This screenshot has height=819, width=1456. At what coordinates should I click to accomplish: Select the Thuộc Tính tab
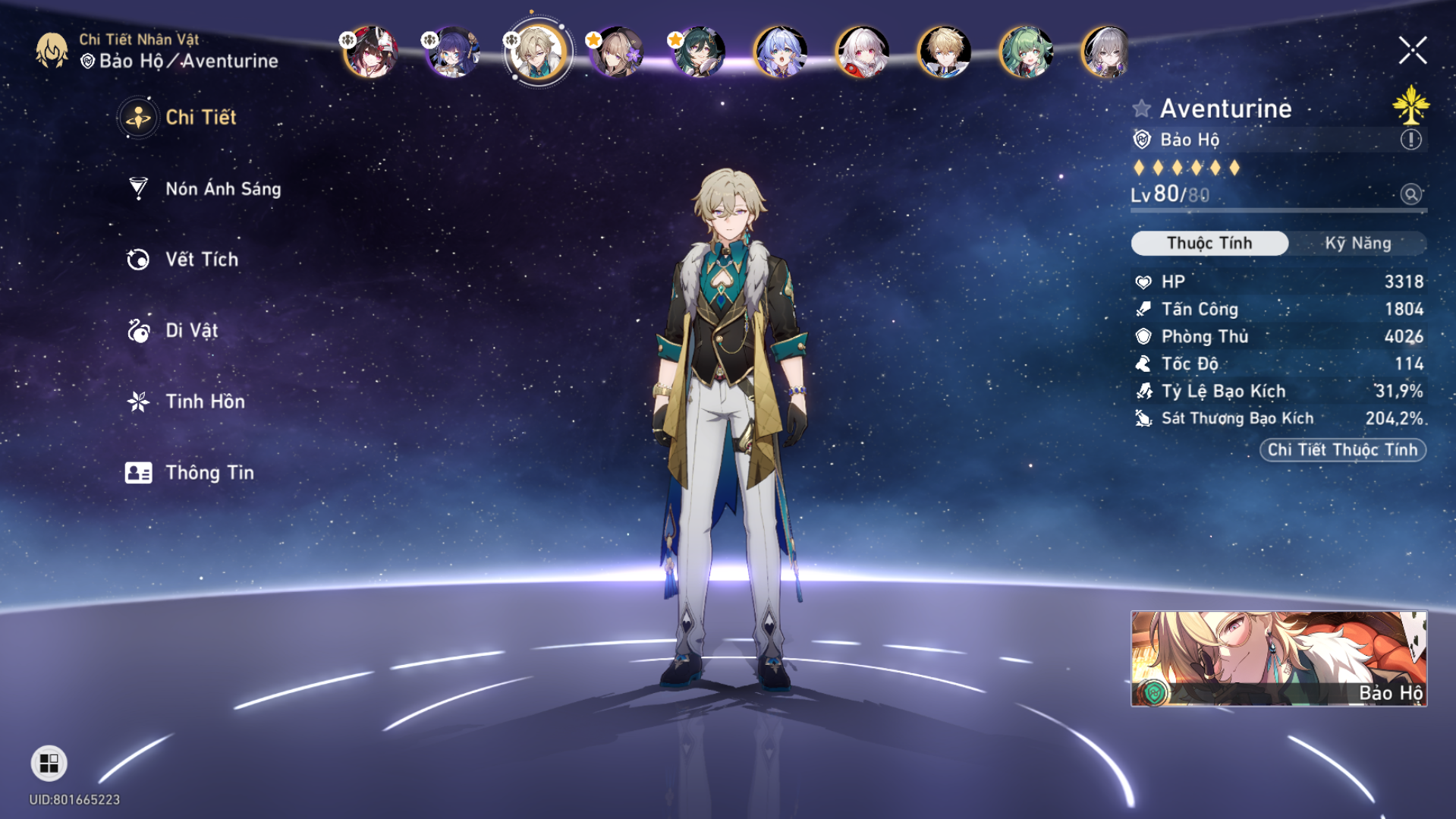(1209, 243)
